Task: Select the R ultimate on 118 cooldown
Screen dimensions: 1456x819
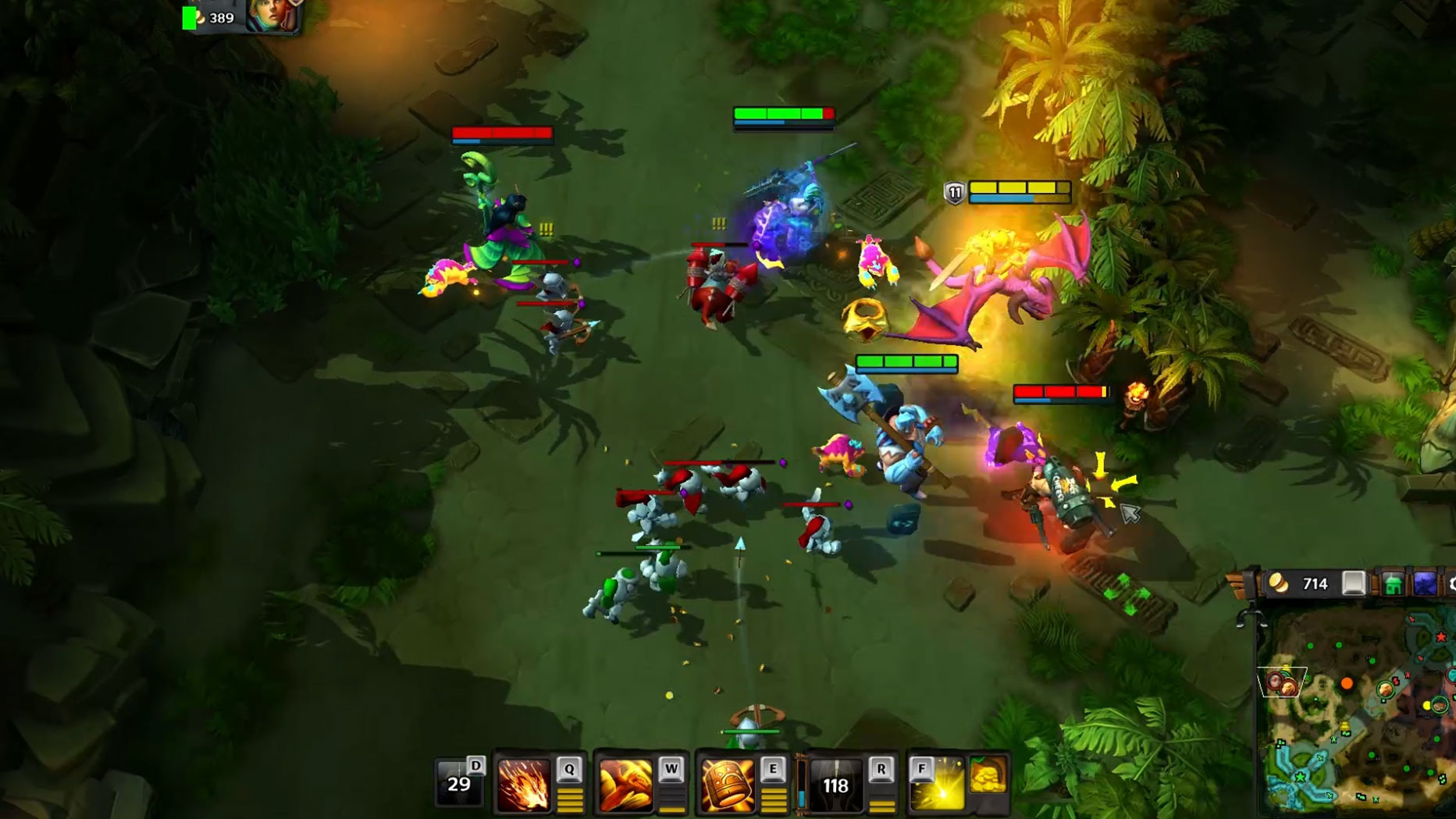Action: 836,785
